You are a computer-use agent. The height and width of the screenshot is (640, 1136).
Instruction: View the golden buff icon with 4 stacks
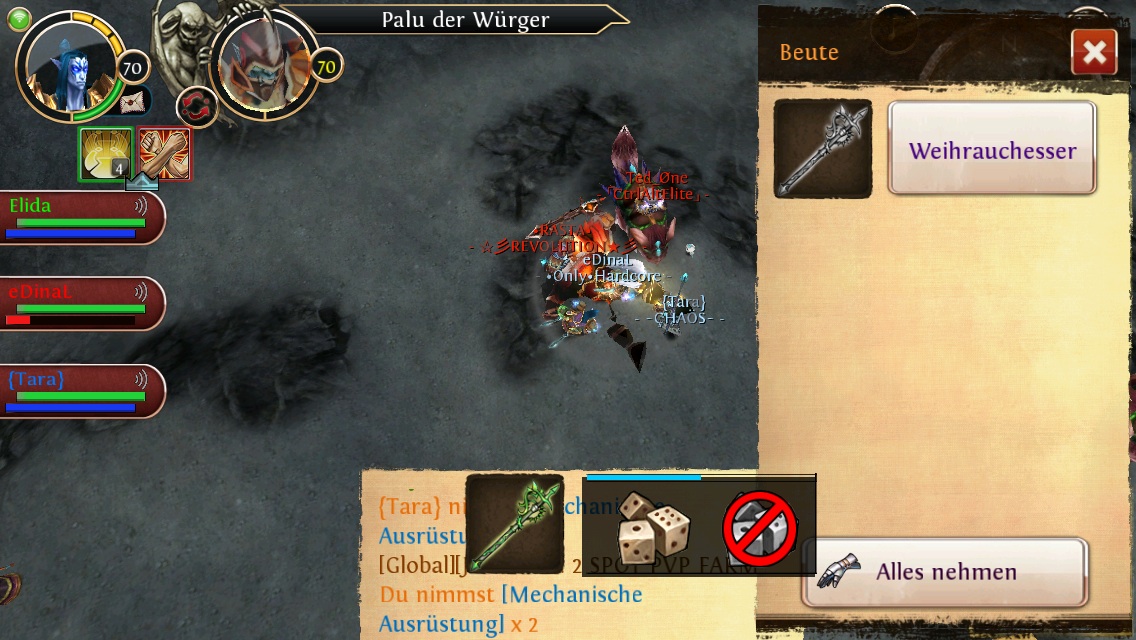[x=106, y=154]
